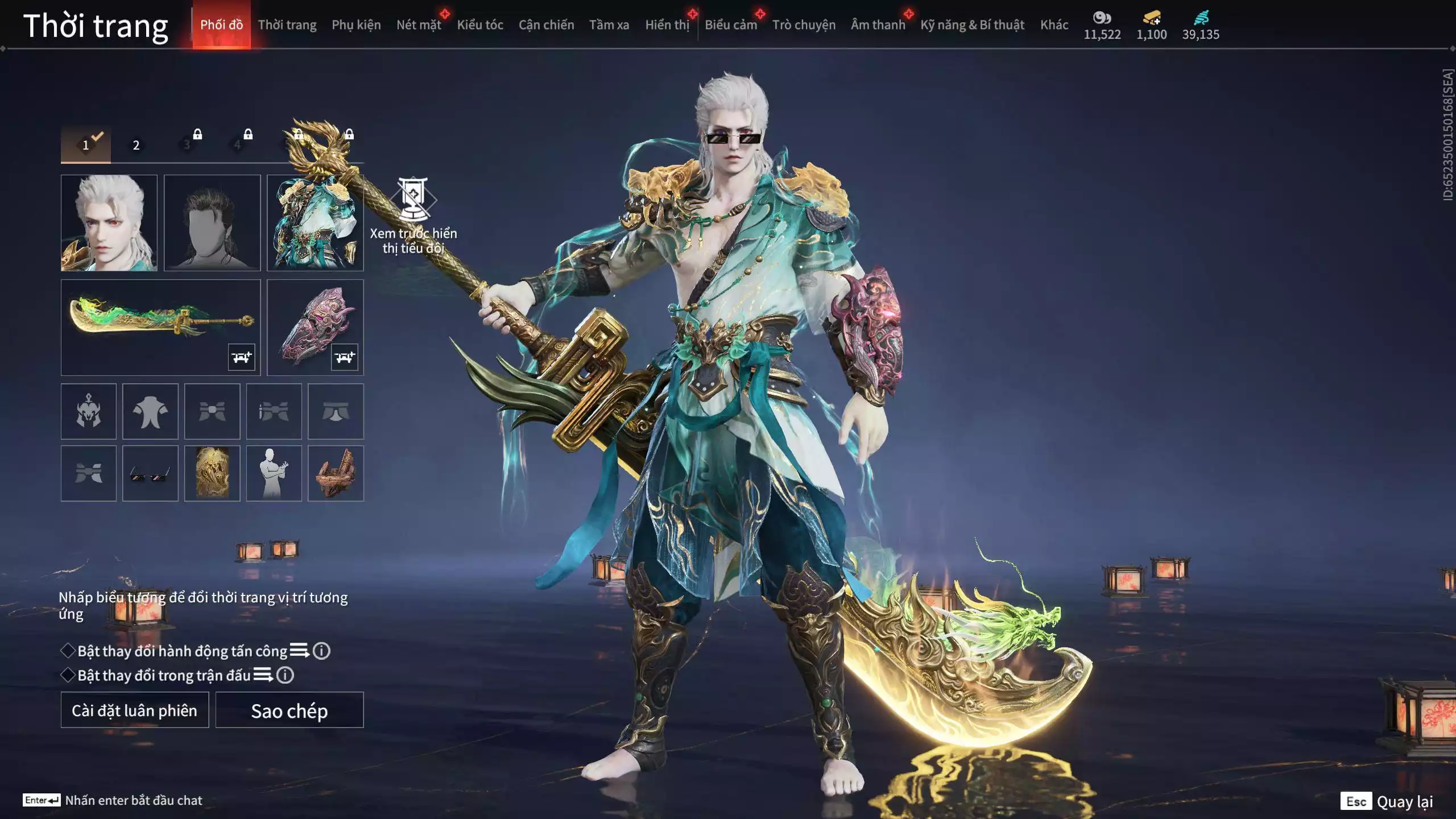Screen dimensions: 1456x819
Task: Select the pink arm gauntlet slot
Action: tap(315, 327)
